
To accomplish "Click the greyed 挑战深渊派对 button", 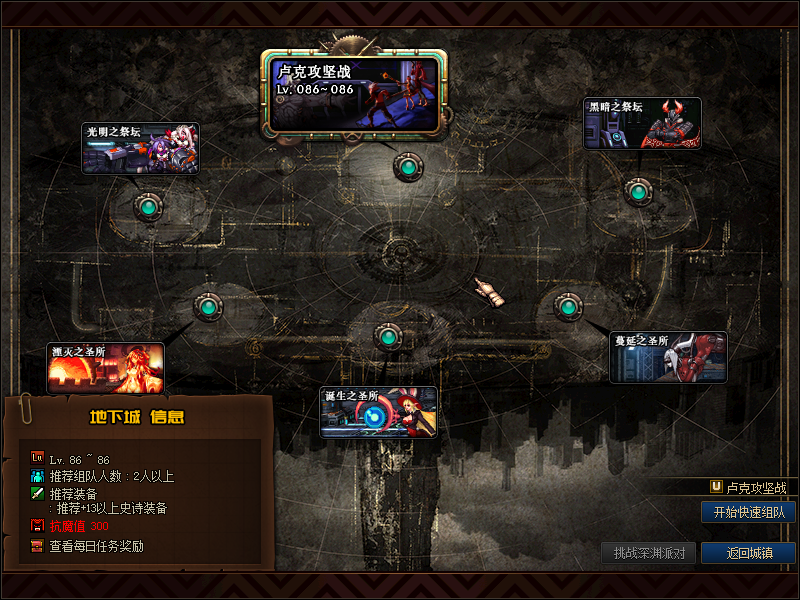I will (x=648, y=553).
